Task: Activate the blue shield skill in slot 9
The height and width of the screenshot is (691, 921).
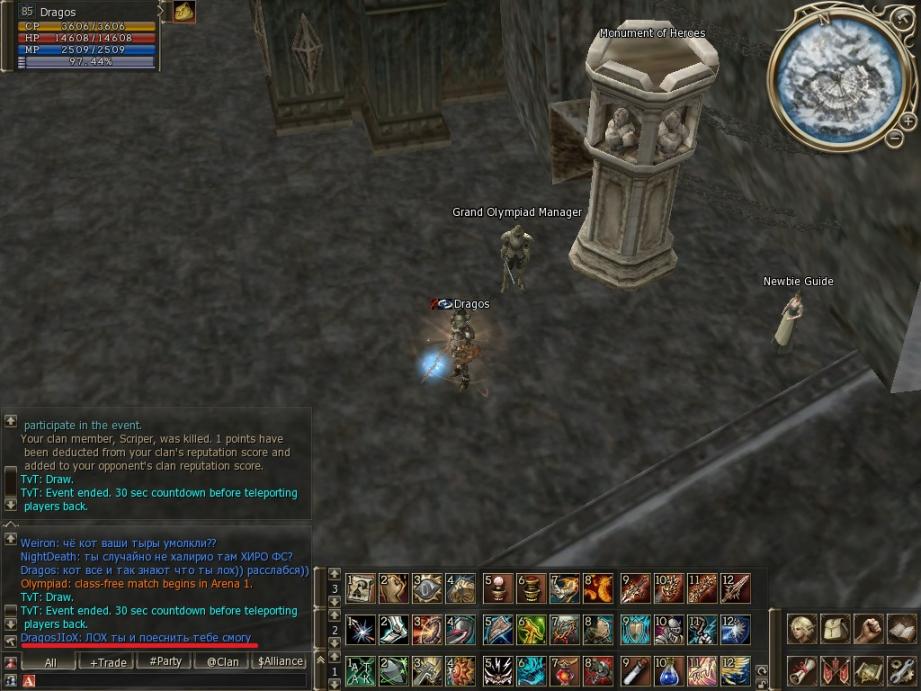Action: (635, 629)
